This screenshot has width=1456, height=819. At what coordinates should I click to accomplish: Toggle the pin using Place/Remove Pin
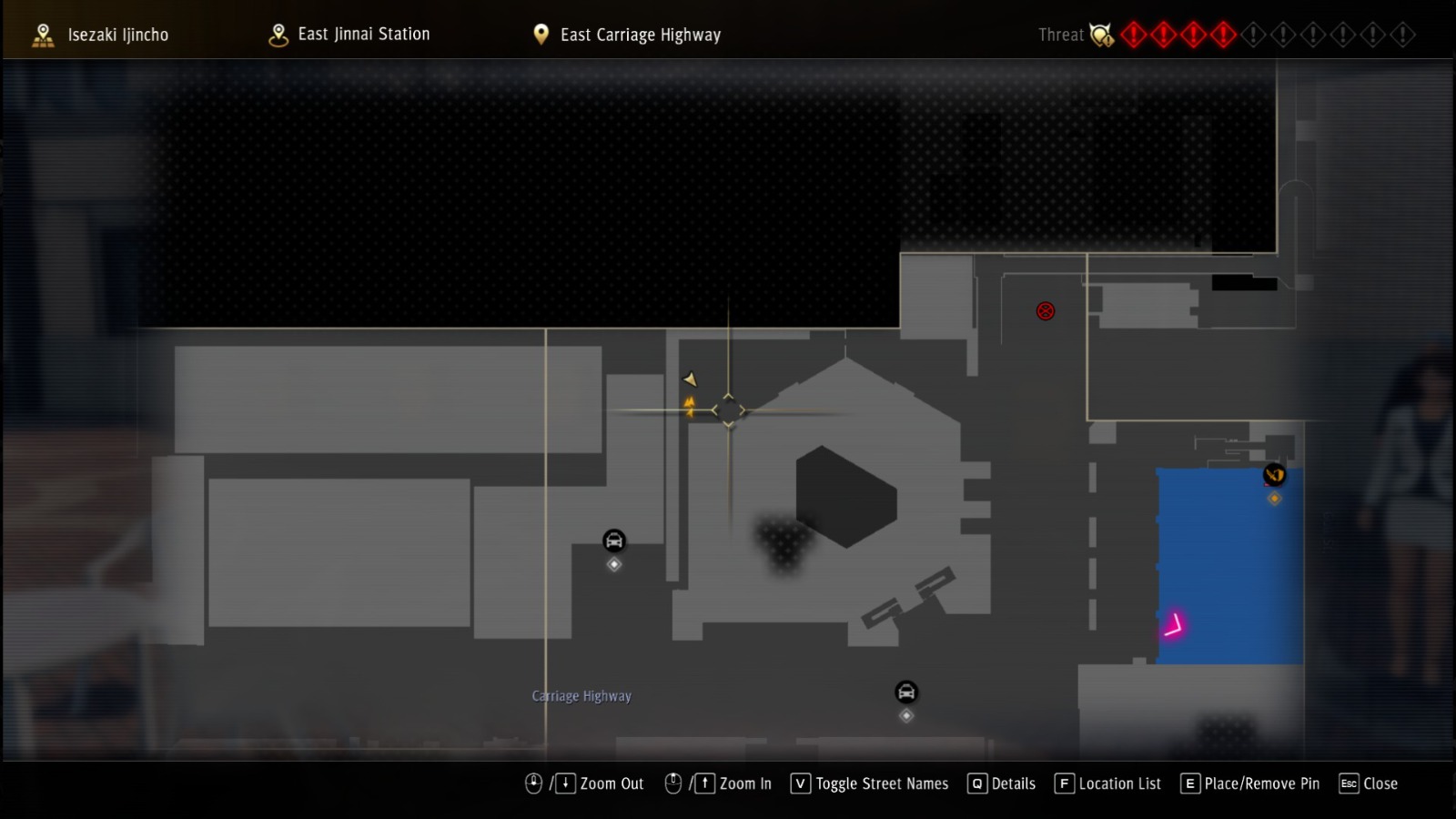point(1189,784)
